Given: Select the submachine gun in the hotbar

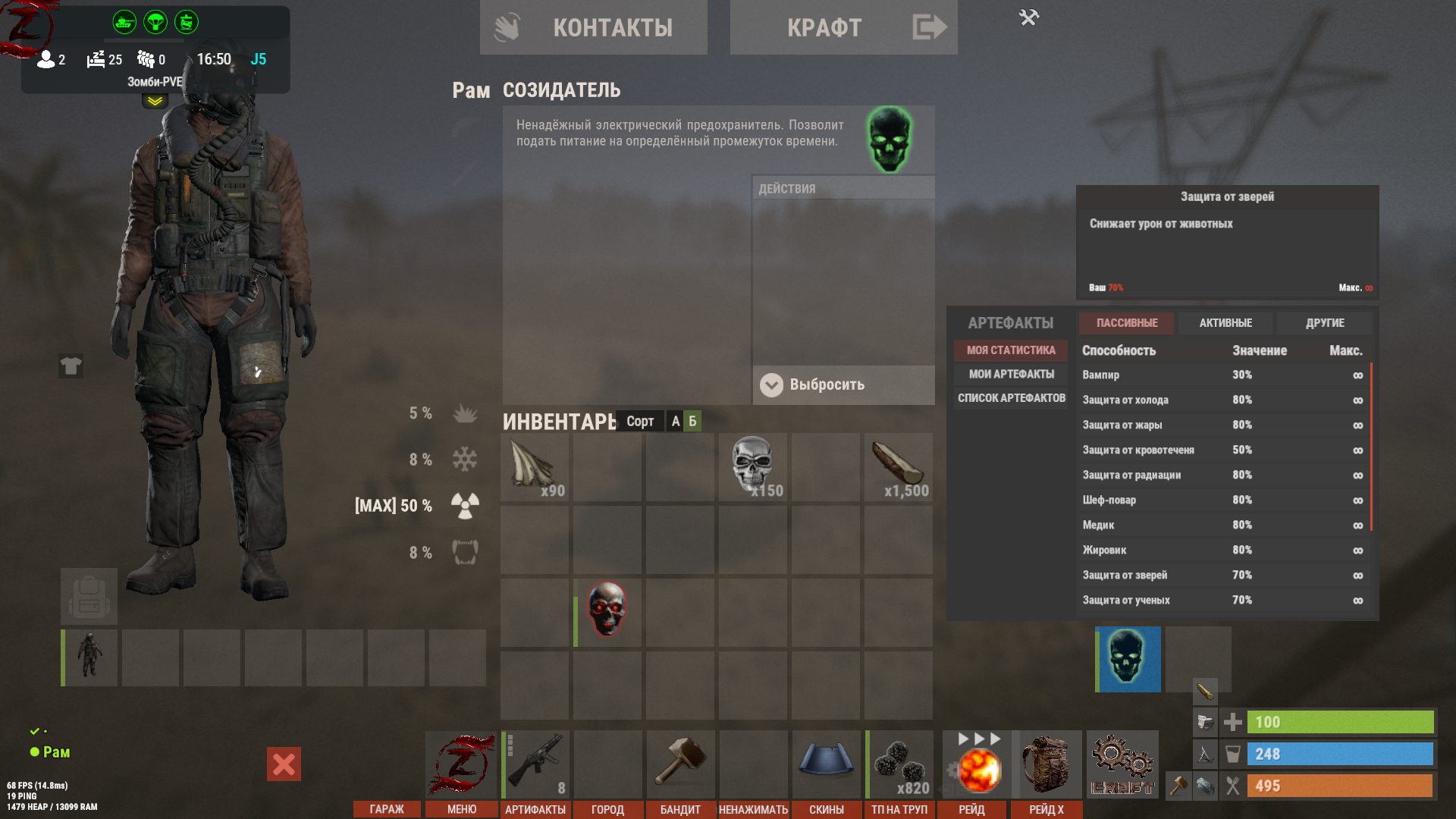Looking at the screenshot, I should coord(535,762).
